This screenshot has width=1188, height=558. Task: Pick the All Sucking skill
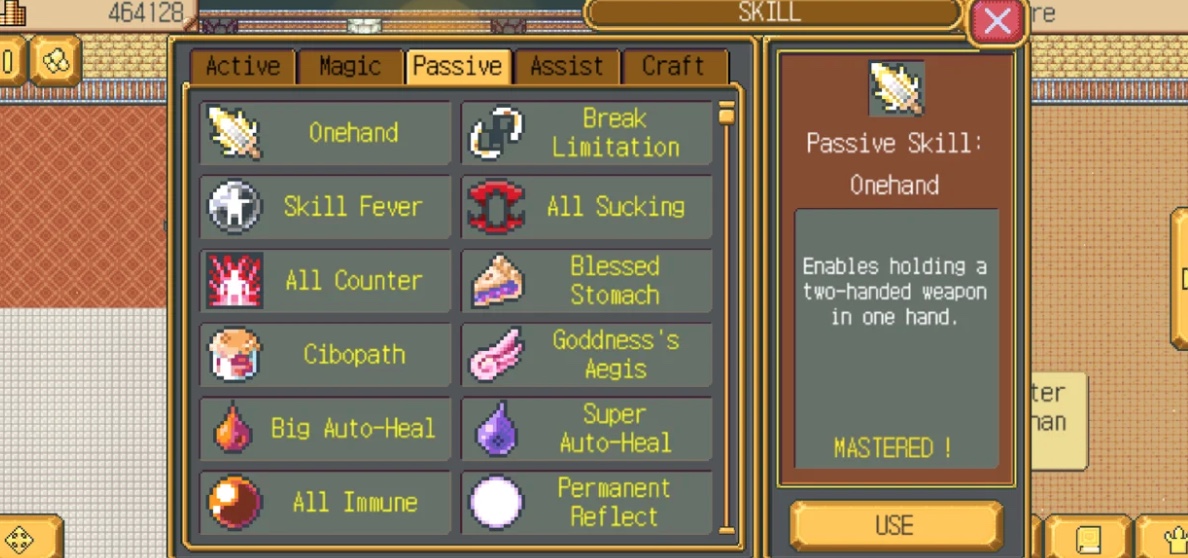click(x=587, y=207)
